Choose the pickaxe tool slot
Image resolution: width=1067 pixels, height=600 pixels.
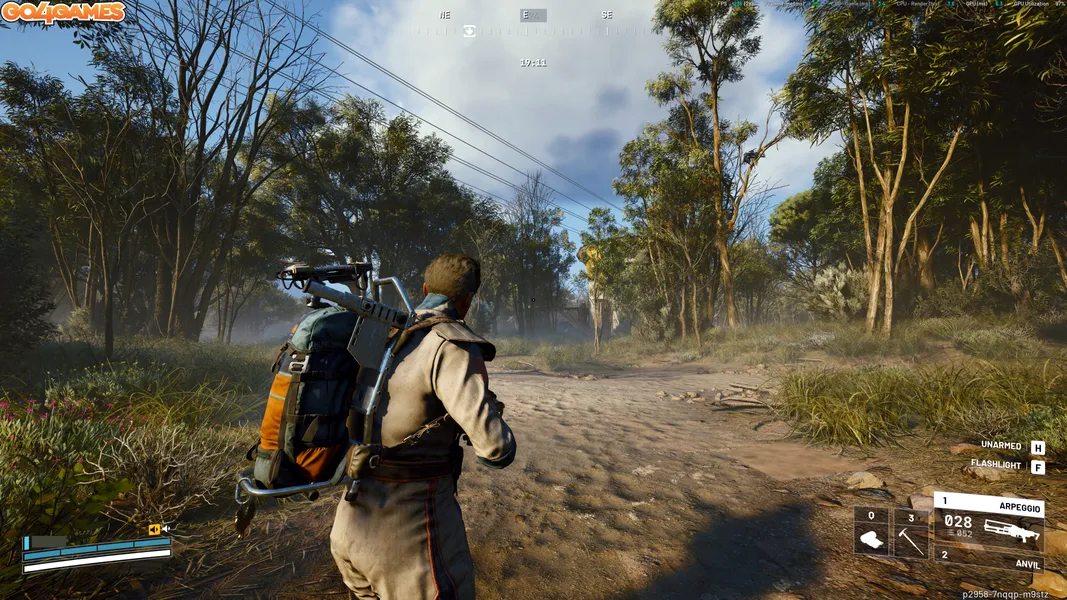[x=910, y=532]
